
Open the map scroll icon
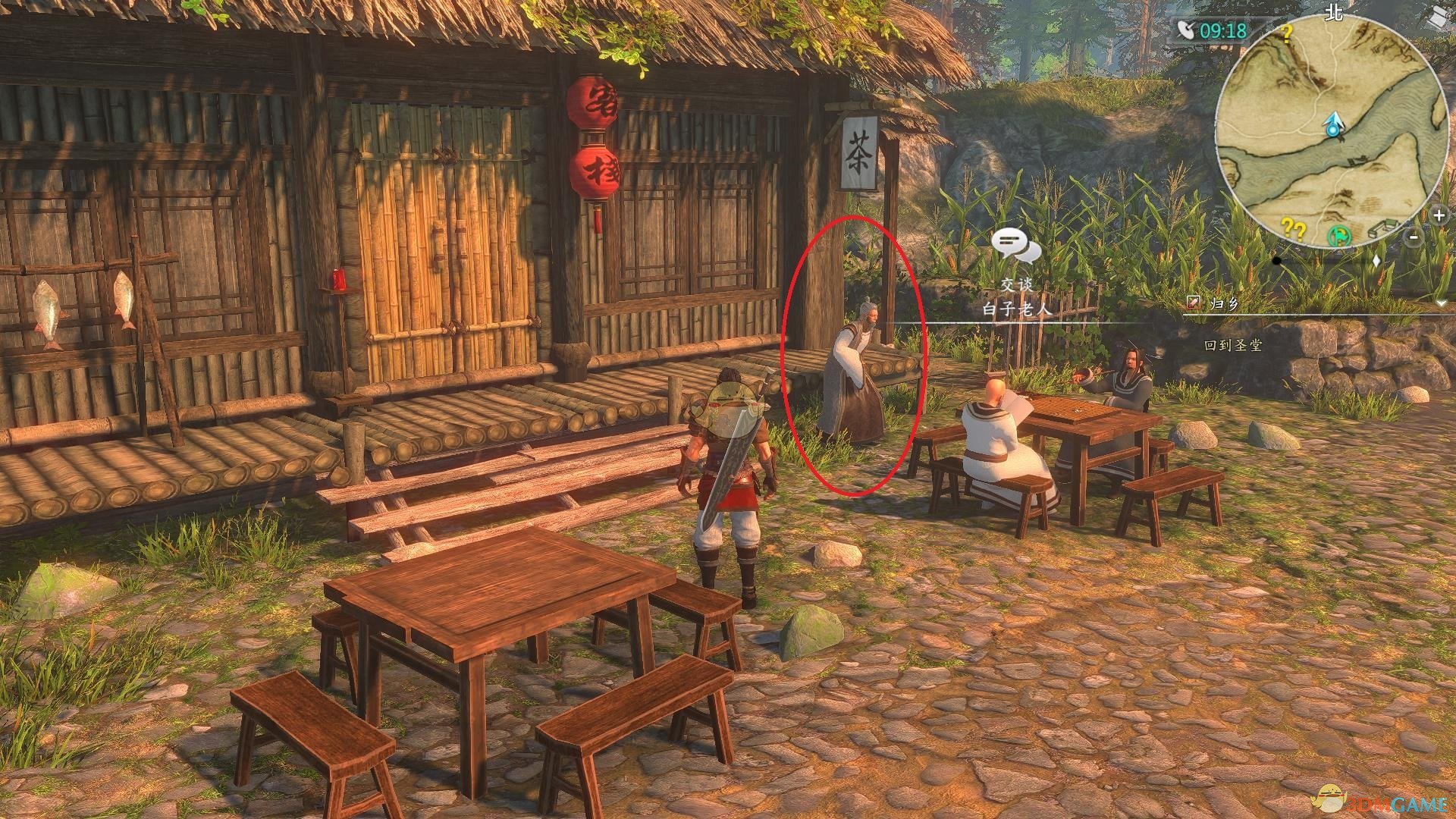coord(1438,15)
